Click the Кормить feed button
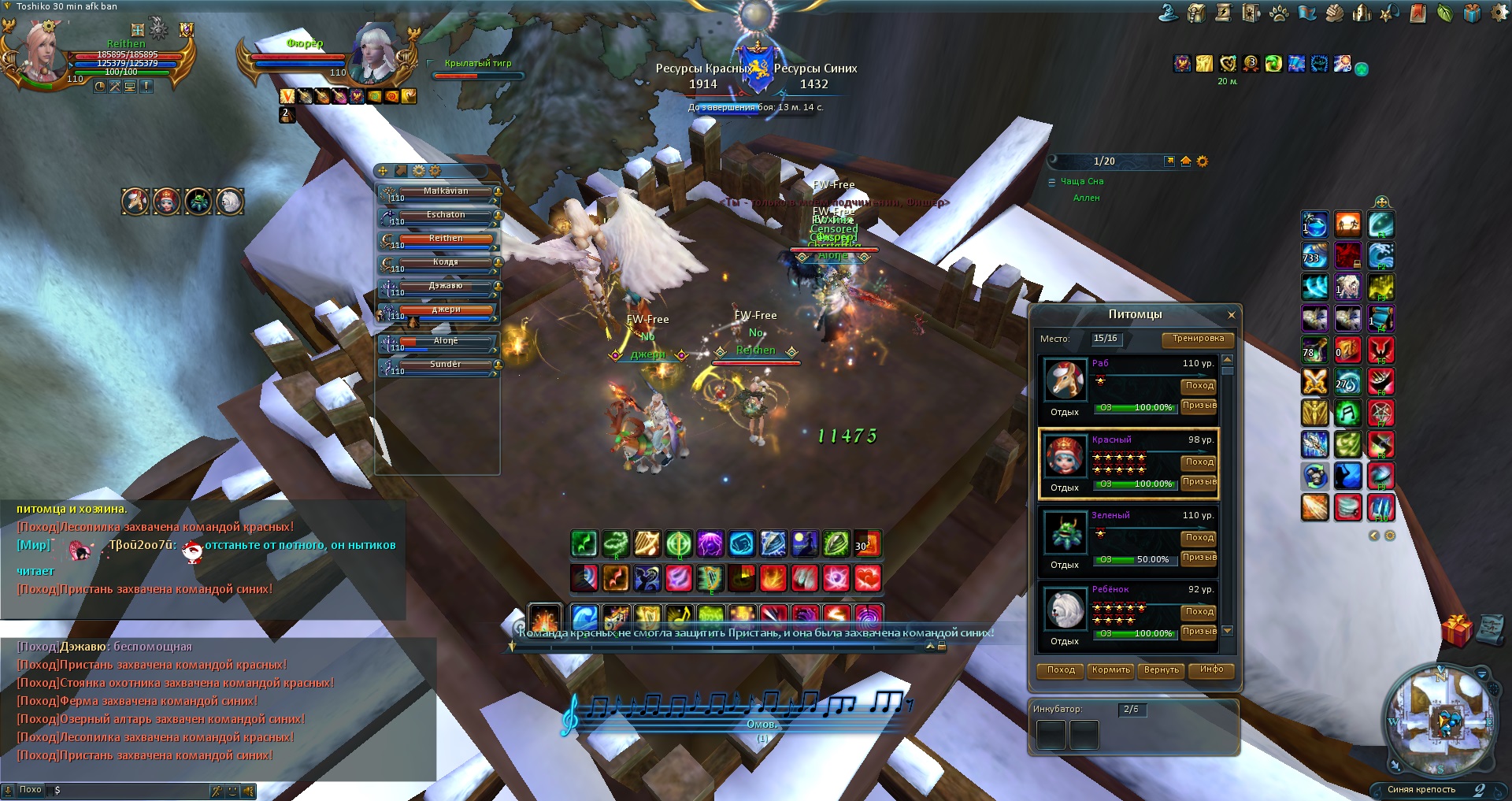The width and height of the screenshot is (1512, 801). (x=1110, y=670)
